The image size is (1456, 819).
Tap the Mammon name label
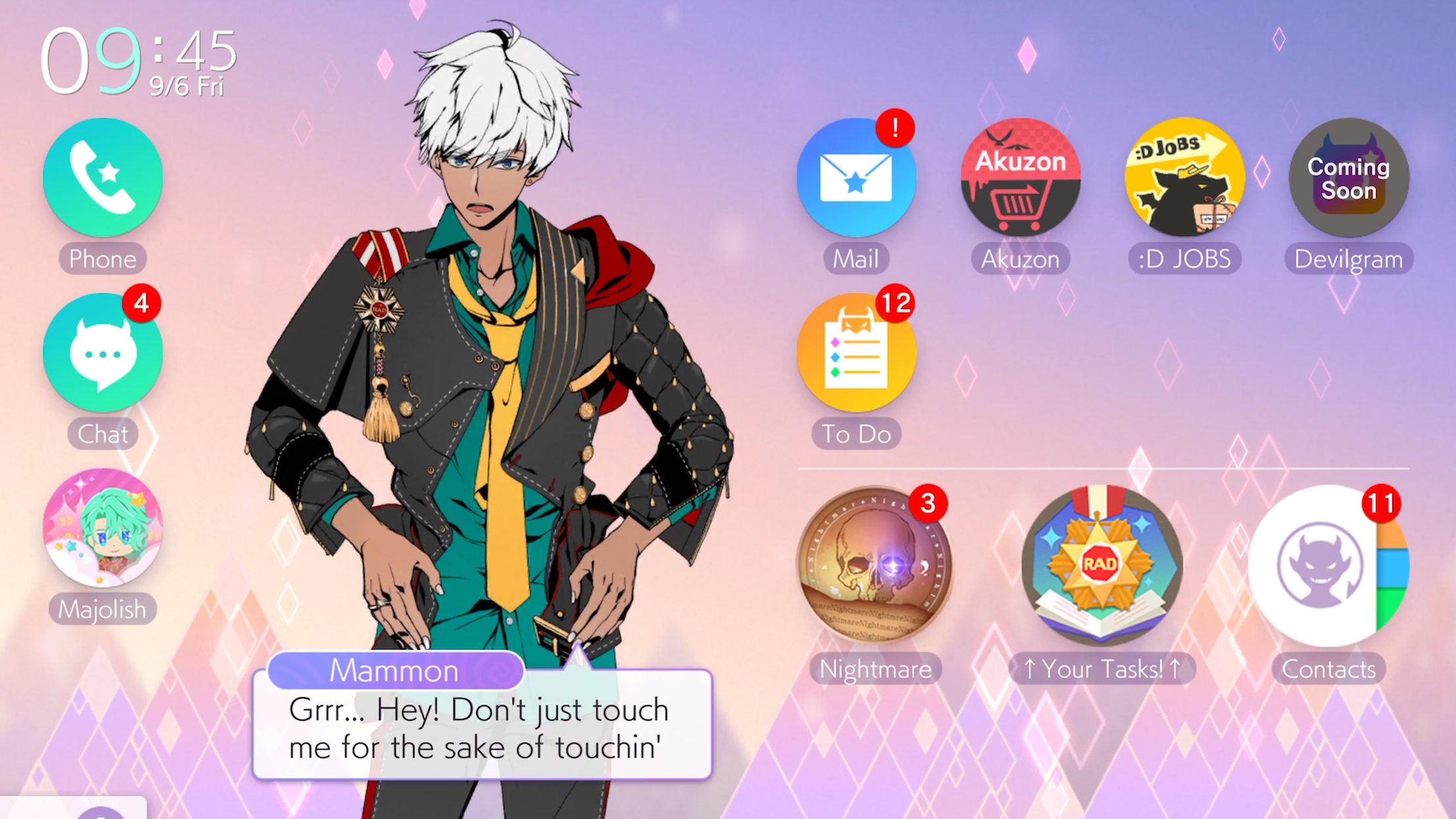(396, 670)
